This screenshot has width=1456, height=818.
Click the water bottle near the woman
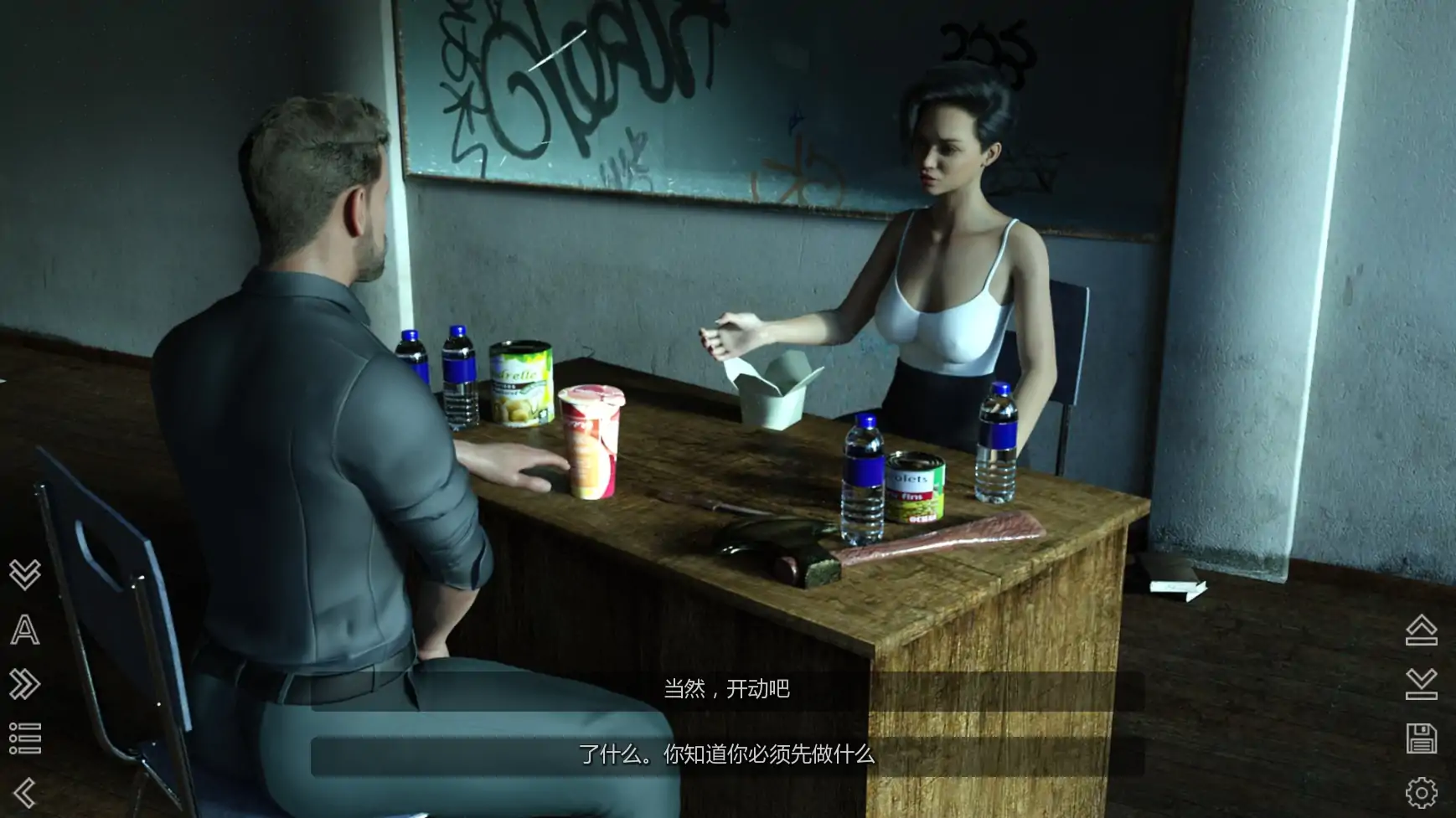click(995, 444)
